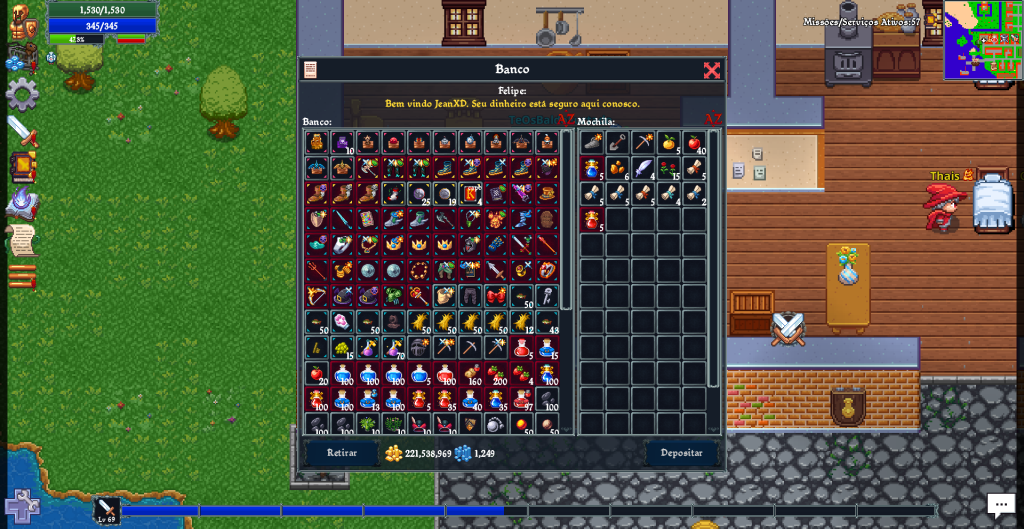Open the golden tome icon in the sidebar
This screenshot has width=1024, height=529.
(22, 167)
